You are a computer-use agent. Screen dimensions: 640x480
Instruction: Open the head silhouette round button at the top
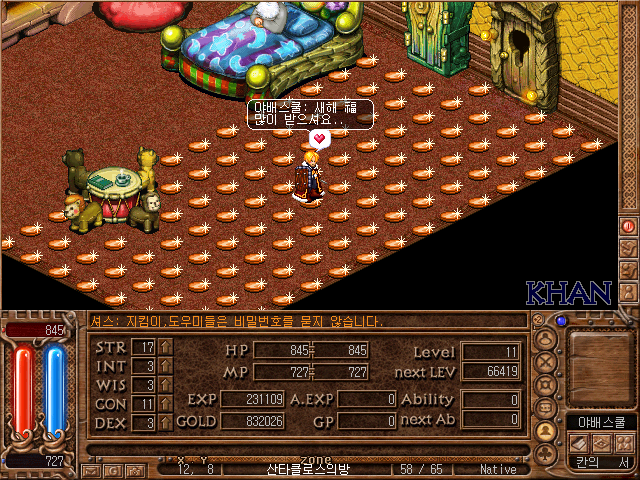point(546,338)
